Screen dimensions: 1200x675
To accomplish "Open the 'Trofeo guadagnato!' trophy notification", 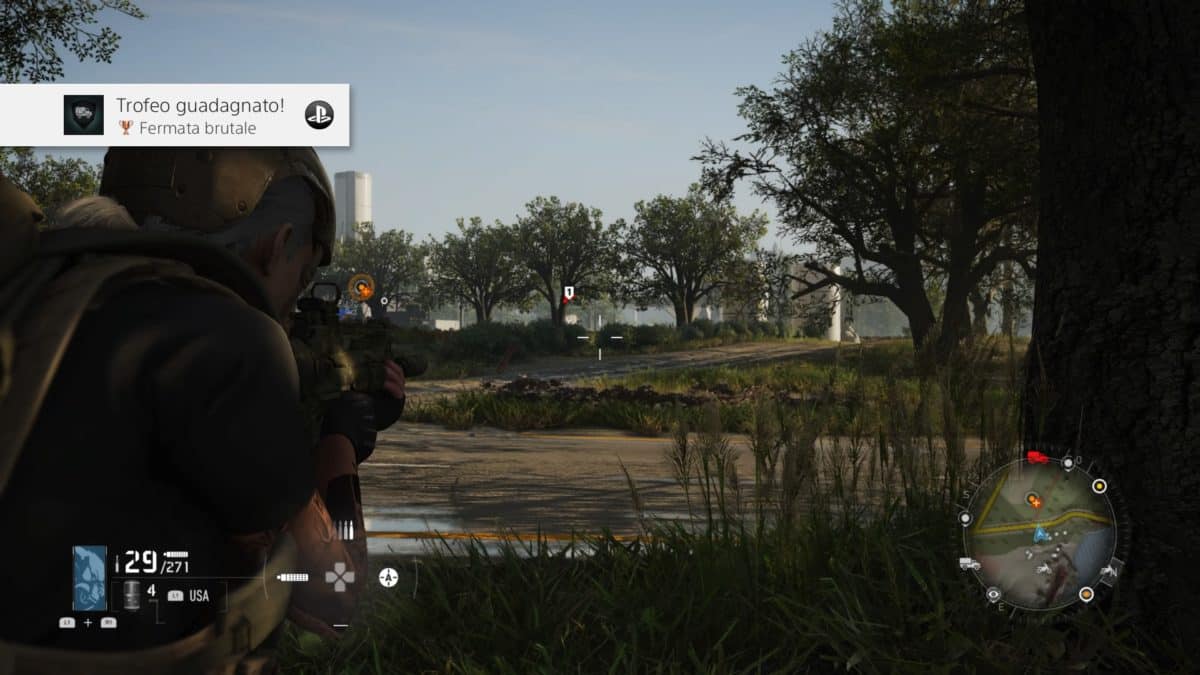I will point(175,115).
